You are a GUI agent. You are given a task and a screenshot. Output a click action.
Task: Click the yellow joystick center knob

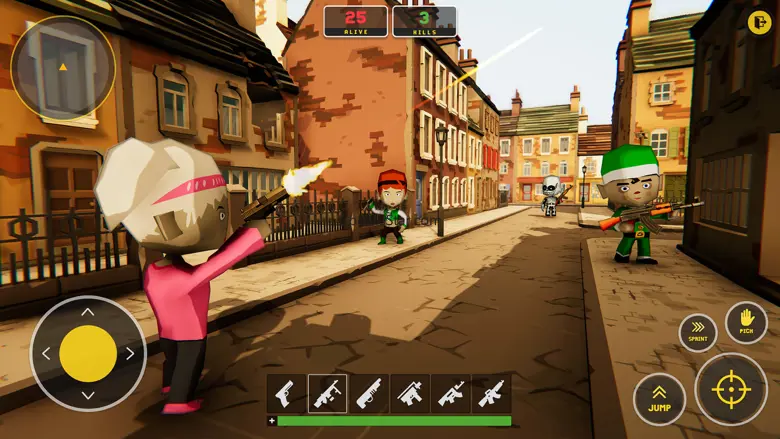pyautogui.click(x=88, y=353)
